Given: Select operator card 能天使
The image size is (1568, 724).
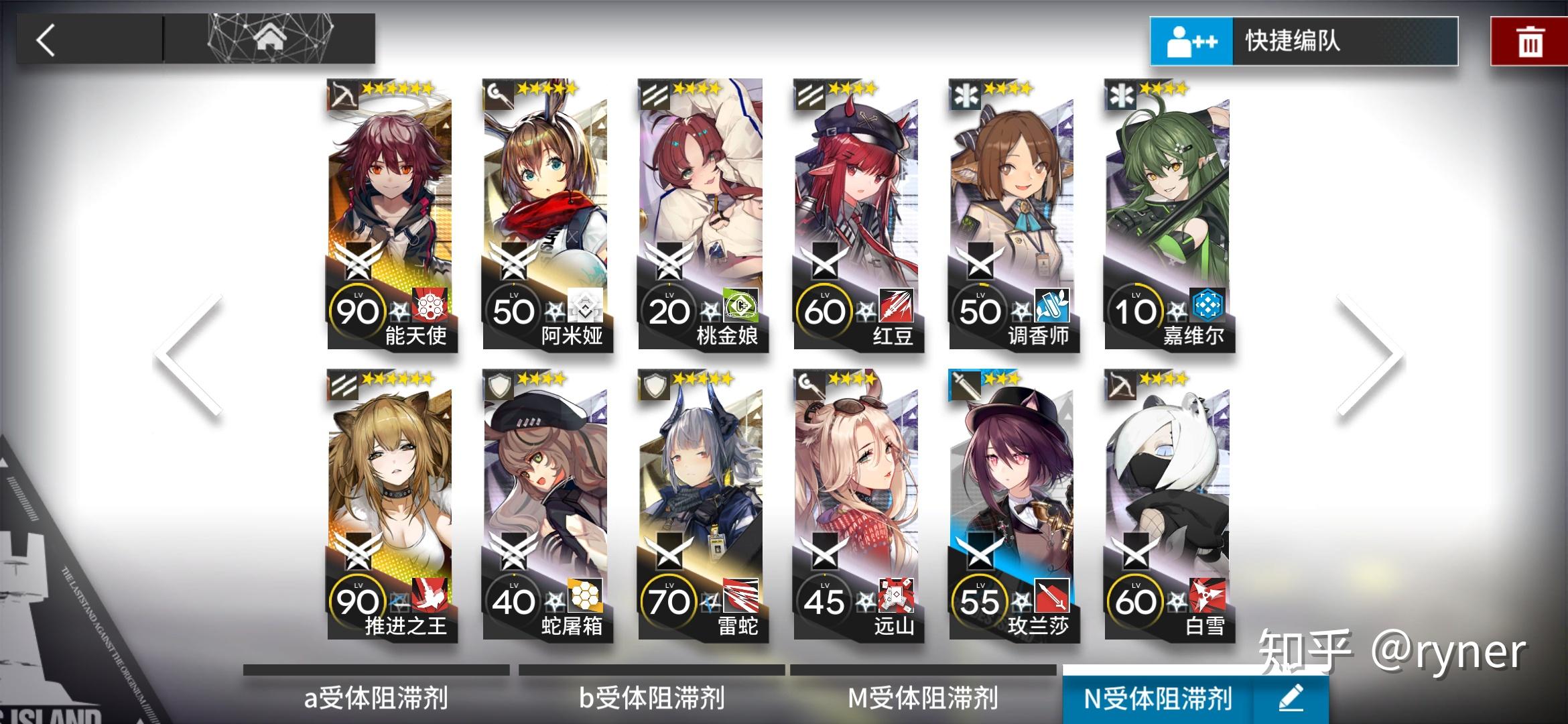Looking at the screenshot, I should [x=391, y=215].
